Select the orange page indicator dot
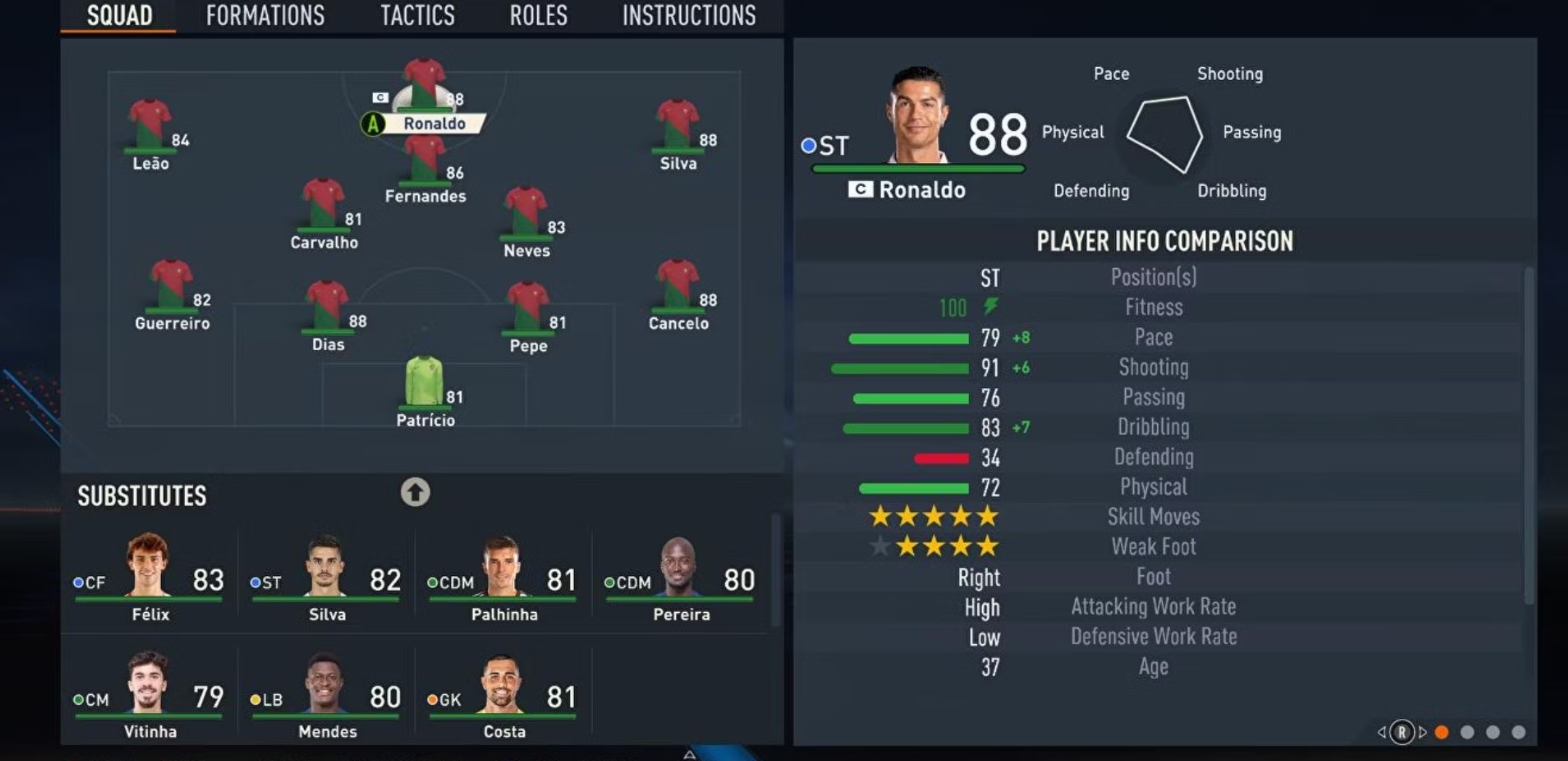Image resolution: width=1568 pixels, height=761 pixels. coord(1441,731)
